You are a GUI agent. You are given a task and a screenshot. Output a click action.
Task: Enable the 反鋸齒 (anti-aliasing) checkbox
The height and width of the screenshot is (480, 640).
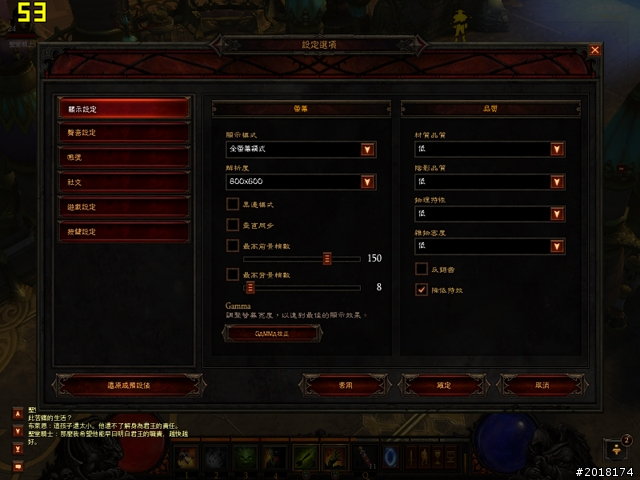[421, 269]
